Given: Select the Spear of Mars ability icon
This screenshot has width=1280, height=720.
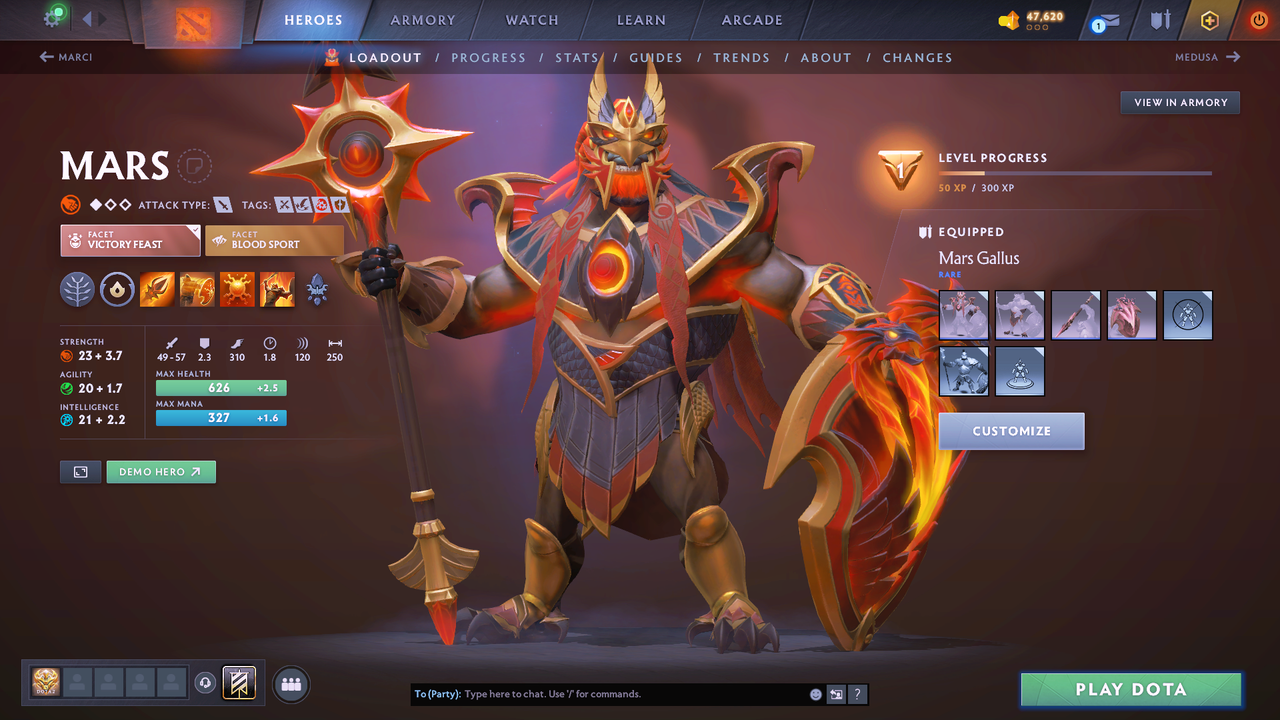Looking at the screenshot, I should click(x=157, y=290).
